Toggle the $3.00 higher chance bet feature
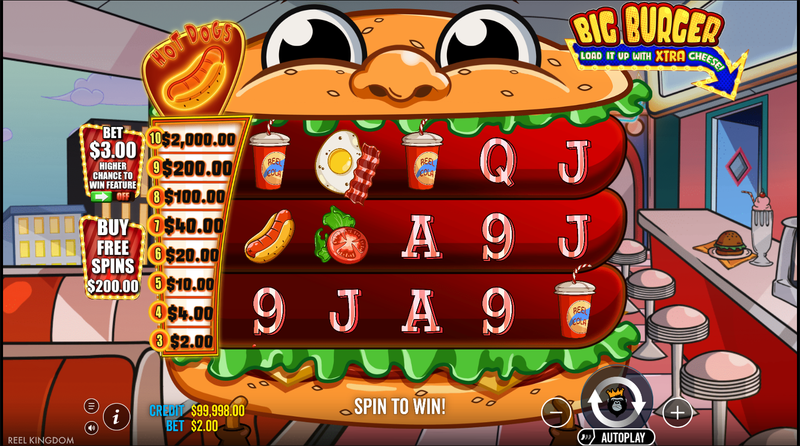 (112, 196)
